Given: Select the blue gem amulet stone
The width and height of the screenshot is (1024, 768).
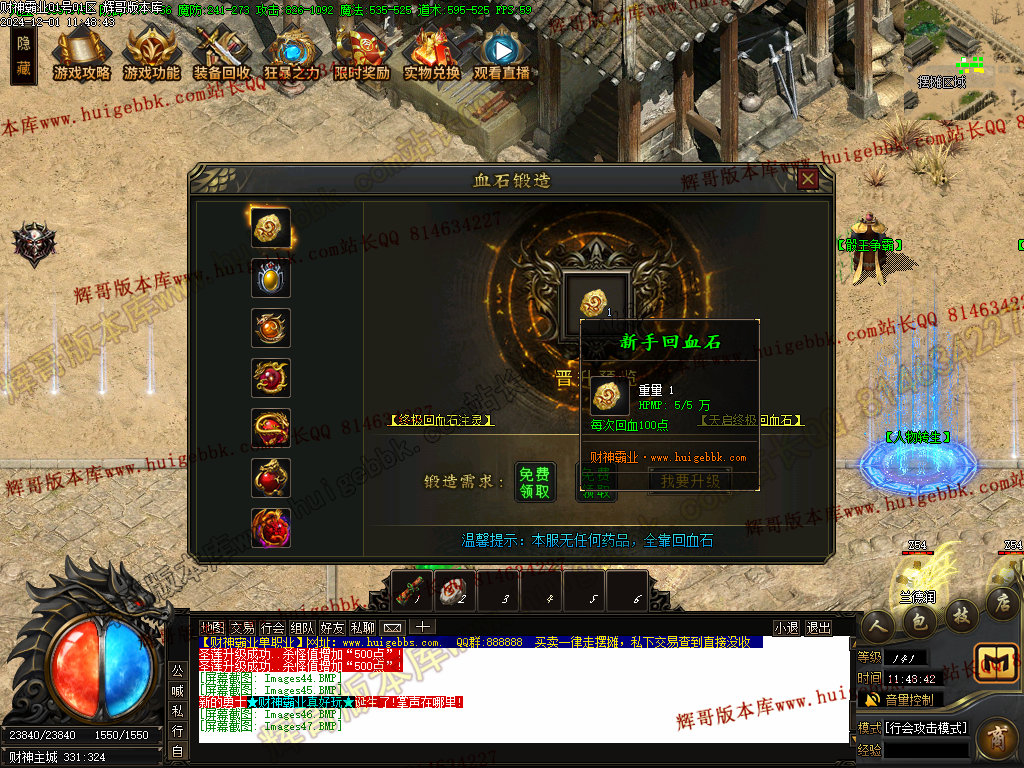Looking at the screenshot, I should (x=271, y=278).
